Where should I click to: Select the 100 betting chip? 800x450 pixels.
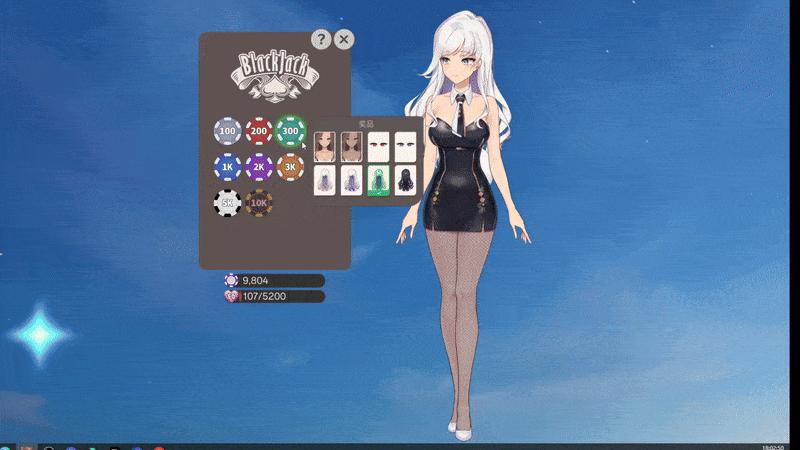227,131
